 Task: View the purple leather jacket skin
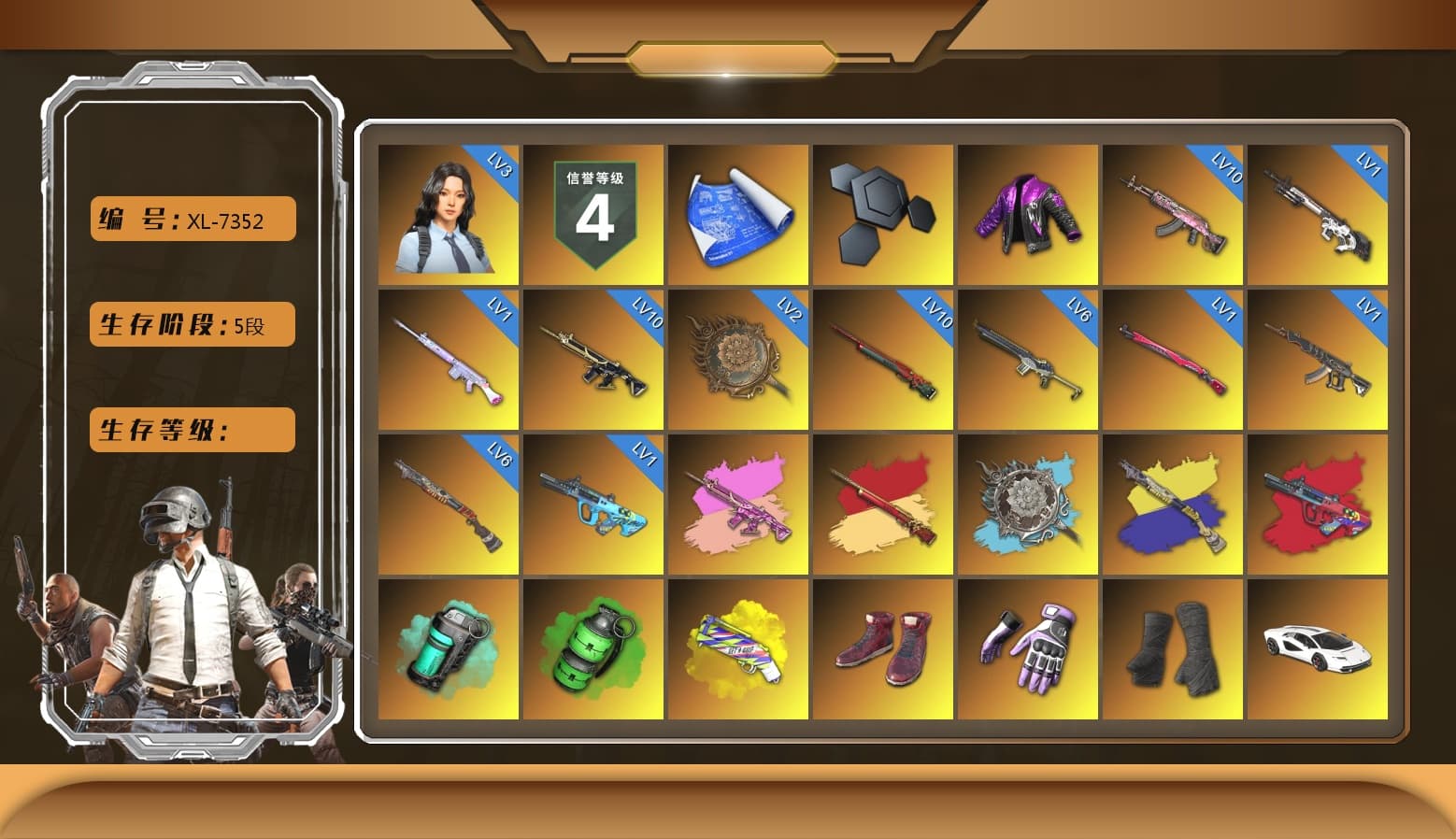[1028, 213]
